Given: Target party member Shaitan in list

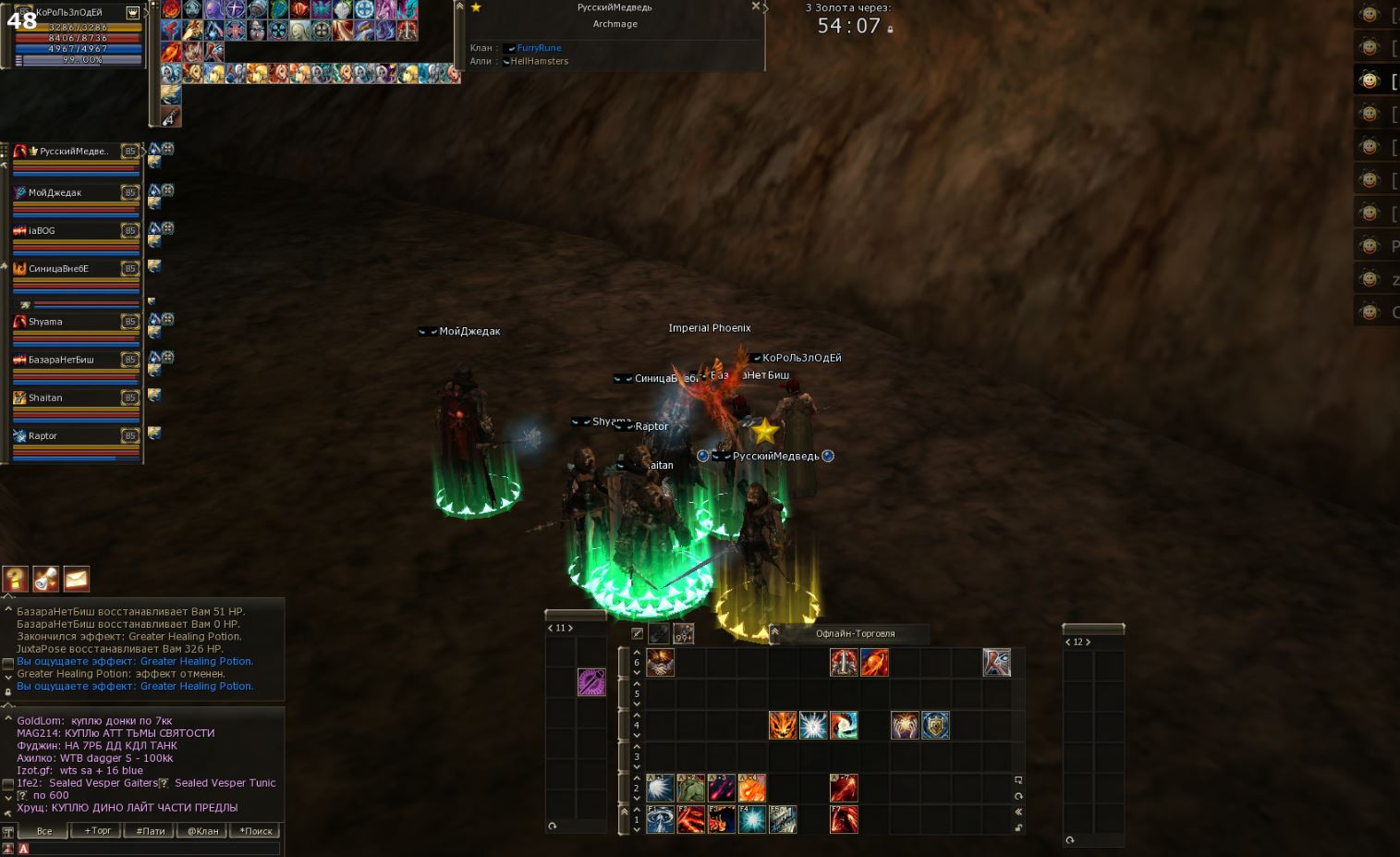Looking at the screenshot, I should click(x=45, y=398).
